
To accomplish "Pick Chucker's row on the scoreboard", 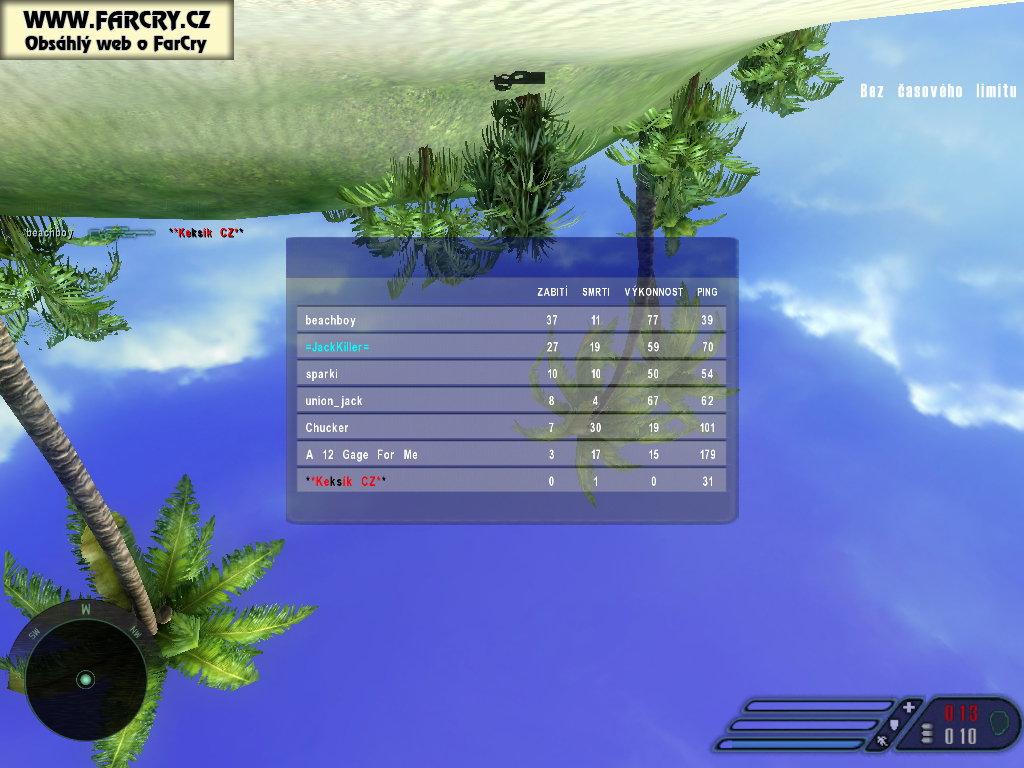I will pos(511,428).
